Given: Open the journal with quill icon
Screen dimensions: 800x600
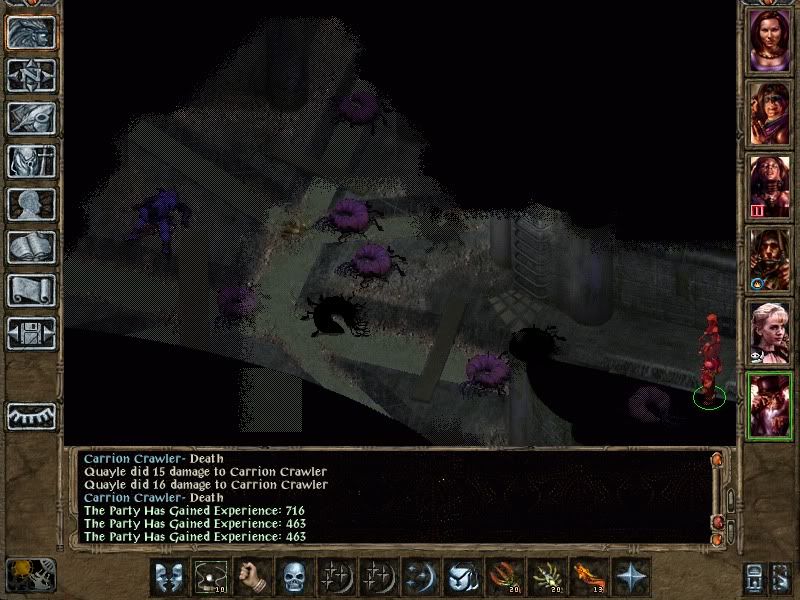Looking at the screenshot, I should 31,118.
